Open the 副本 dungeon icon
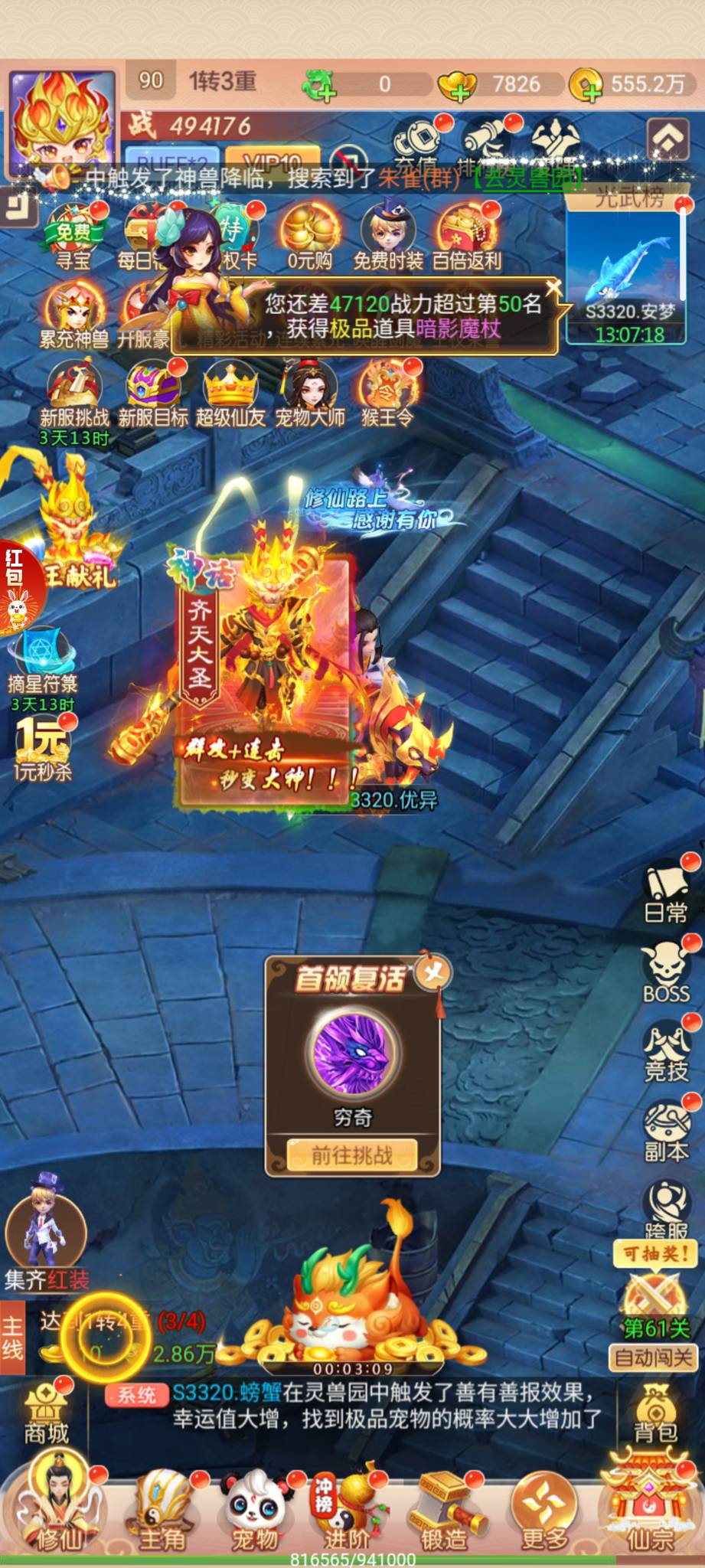705x1568 pixels. click(x=667, y=1132)
